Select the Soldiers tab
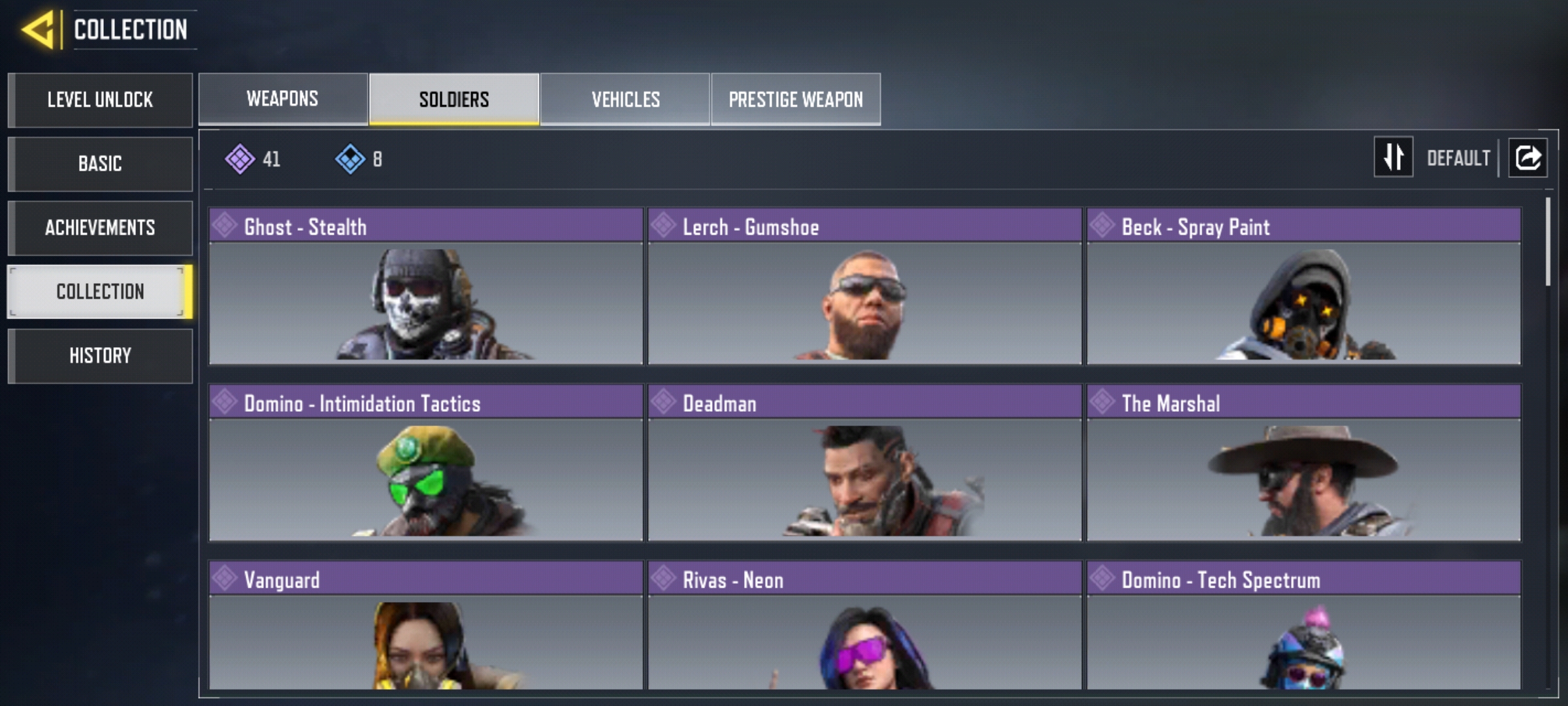The height and width of the screenshot is (706, 1568). [454, 99]
